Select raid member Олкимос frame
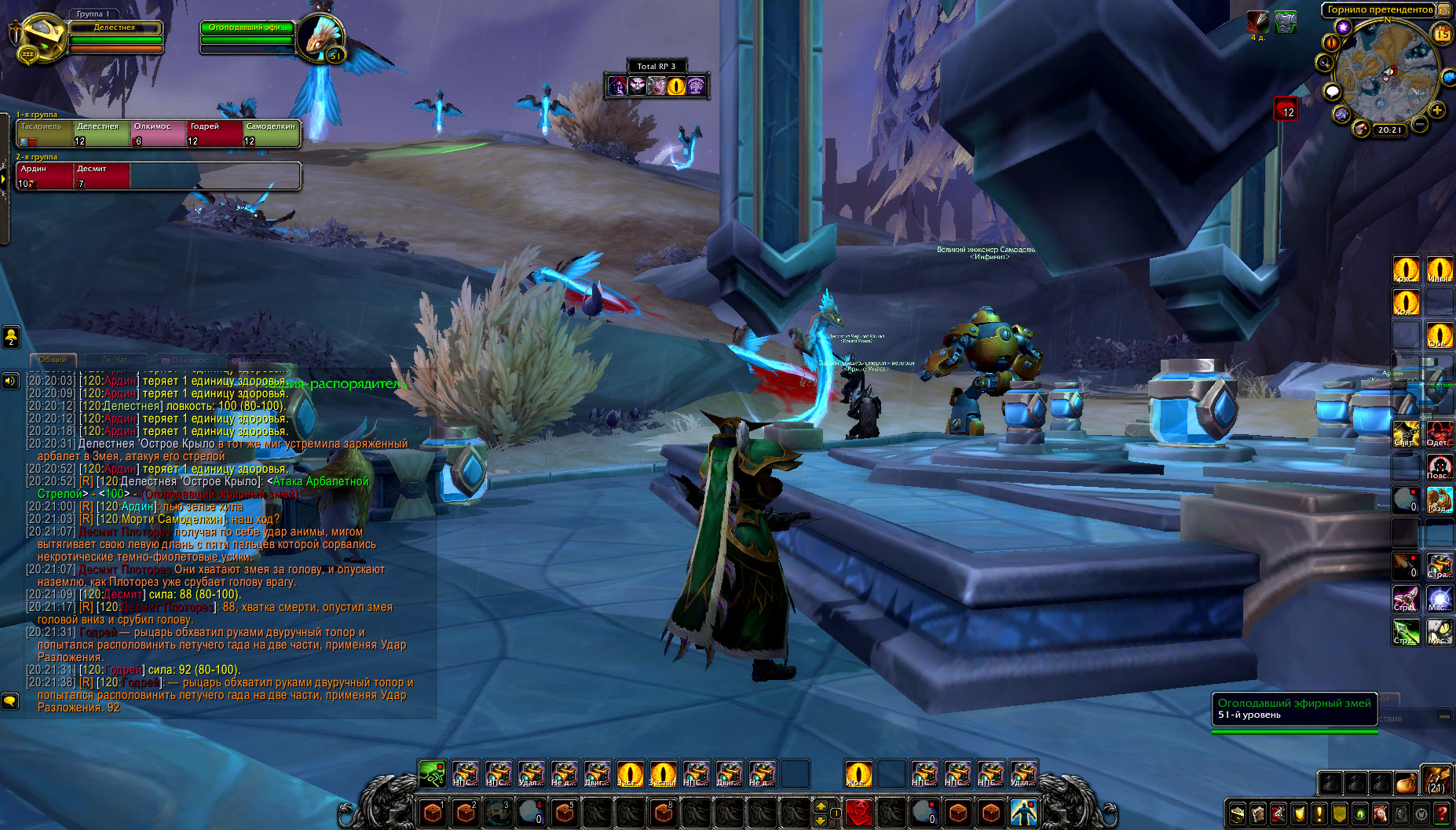 (159, 133)
